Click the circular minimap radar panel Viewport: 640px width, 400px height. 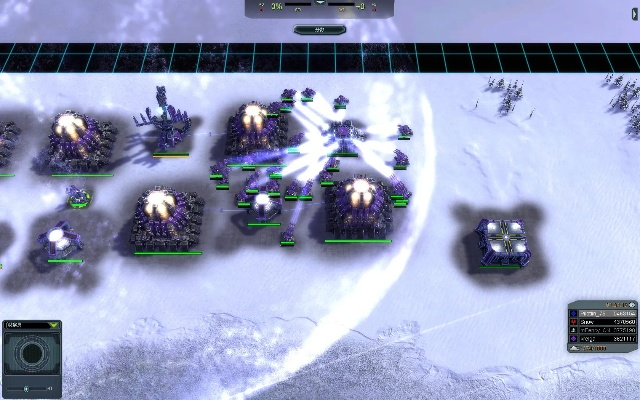point(31,354)
